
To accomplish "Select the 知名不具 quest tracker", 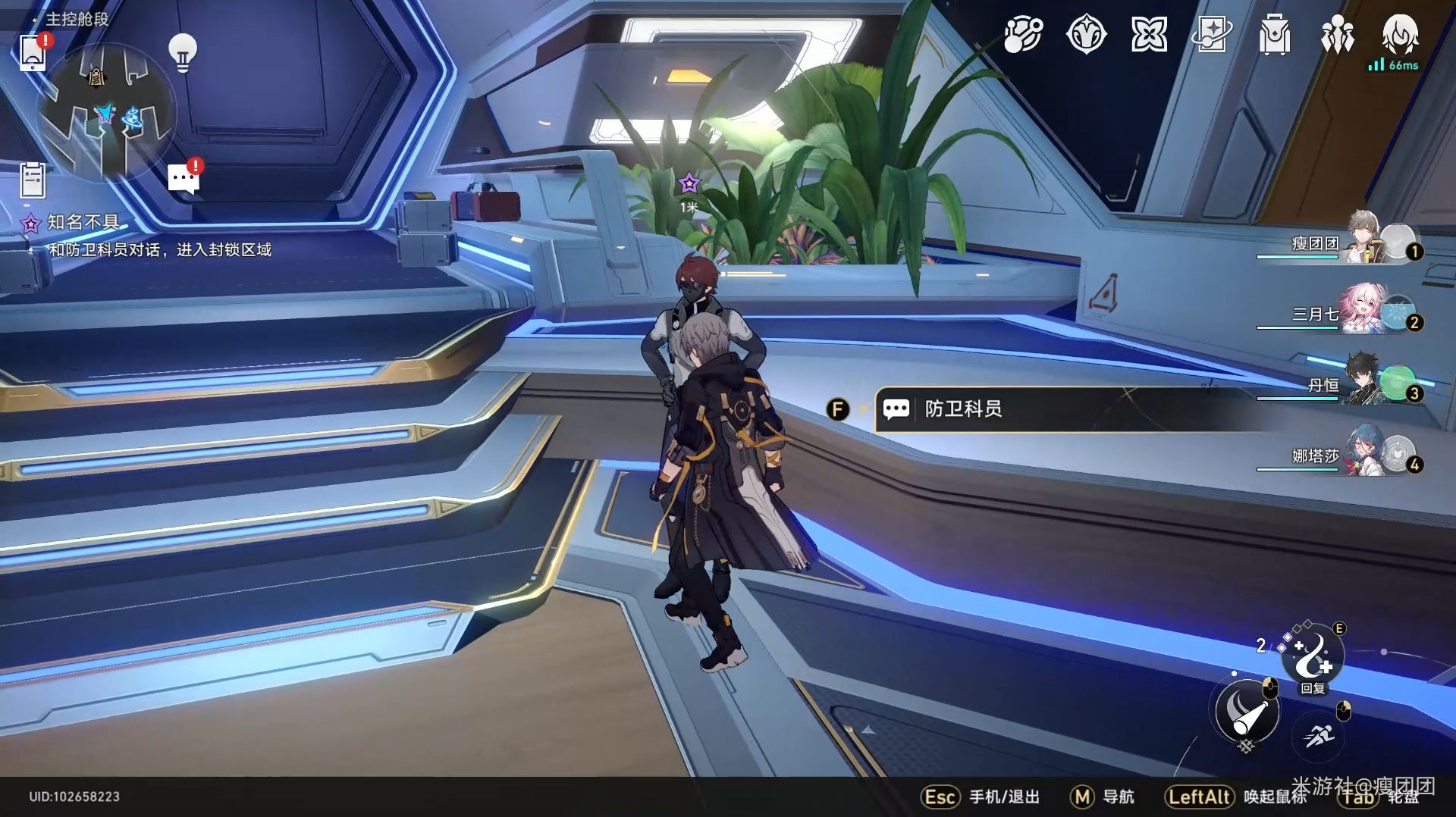I will [82, 222].
